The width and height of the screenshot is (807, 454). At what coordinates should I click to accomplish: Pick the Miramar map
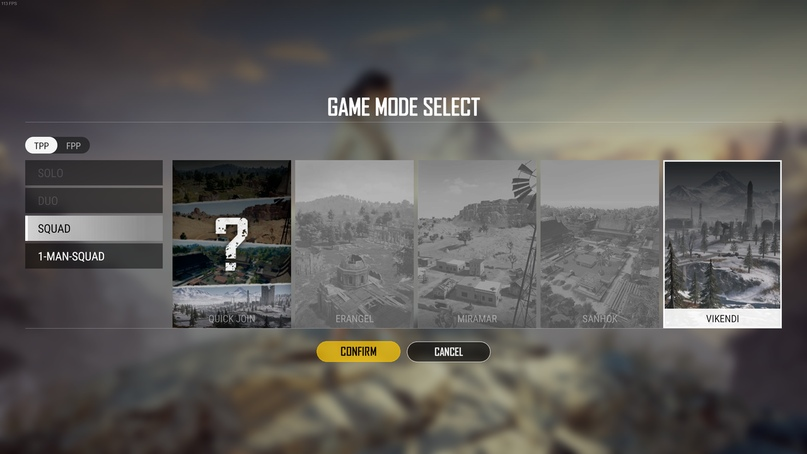tap(477, 244)
